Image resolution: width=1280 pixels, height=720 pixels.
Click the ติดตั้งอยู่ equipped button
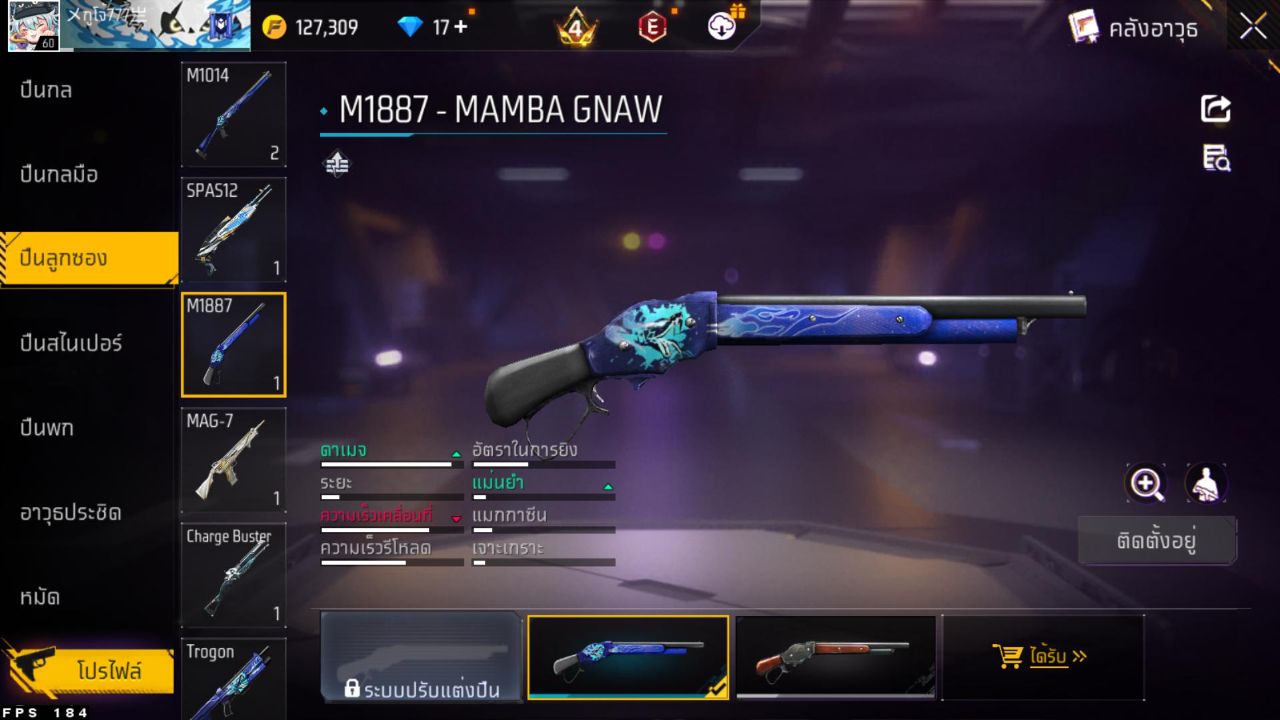[1157, 541]
